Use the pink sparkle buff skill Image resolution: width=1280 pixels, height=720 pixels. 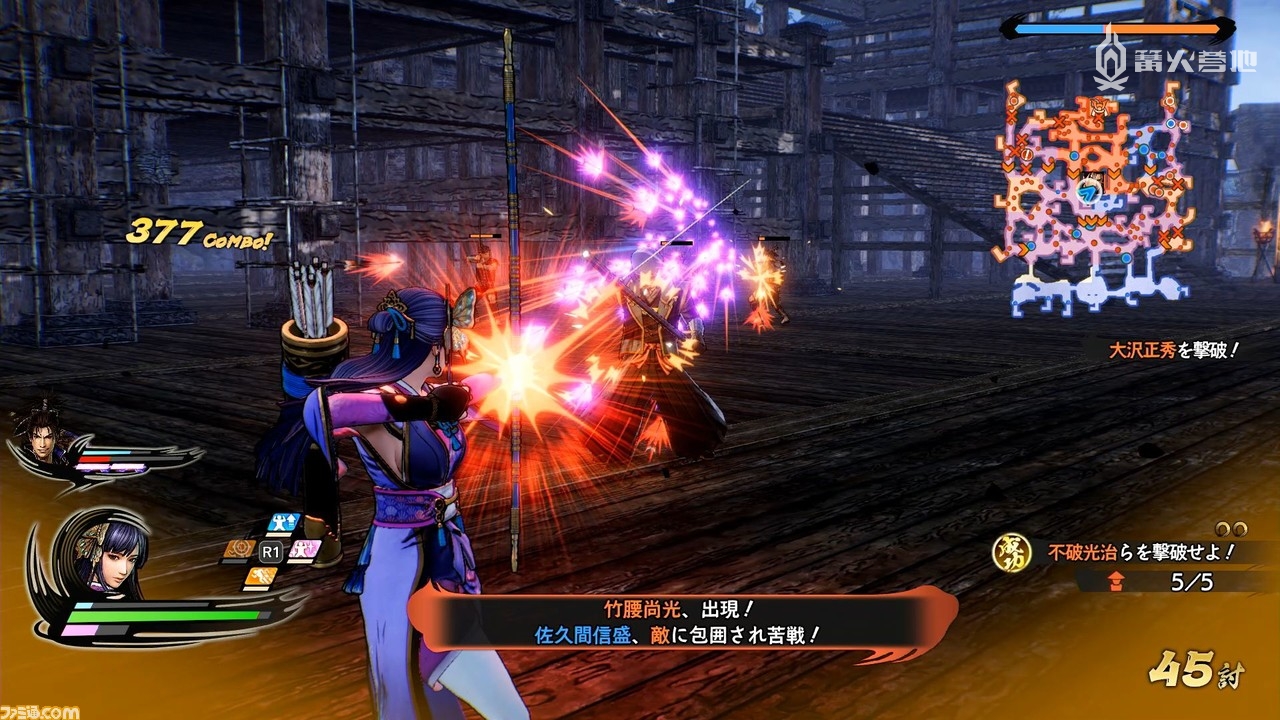(306, 549)
